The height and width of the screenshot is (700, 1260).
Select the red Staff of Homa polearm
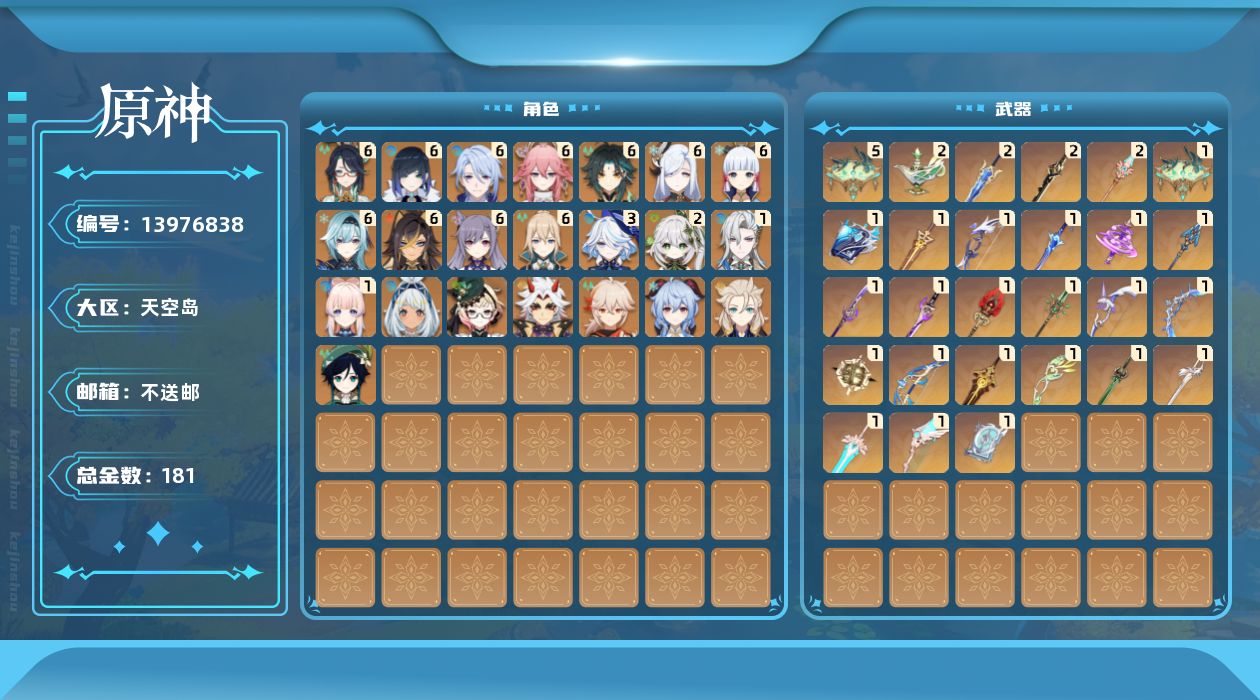pos(985,307)
